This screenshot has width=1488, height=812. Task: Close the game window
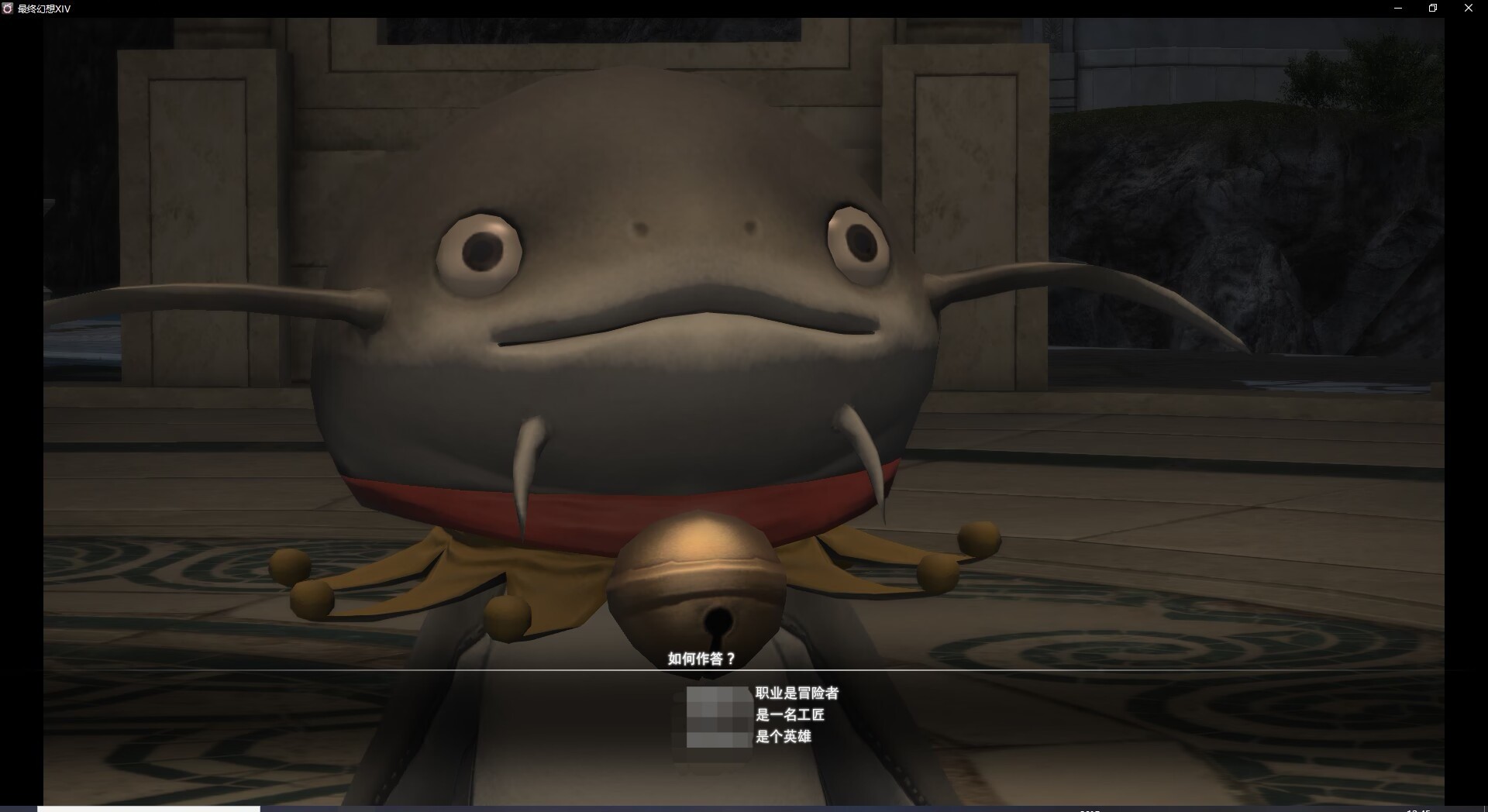1468,9
